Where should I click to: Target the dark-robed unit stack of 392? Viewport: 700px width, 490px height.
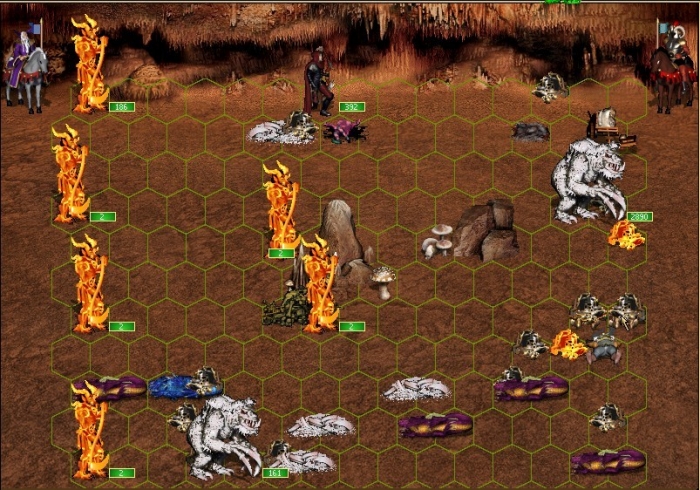pos(320,82)
